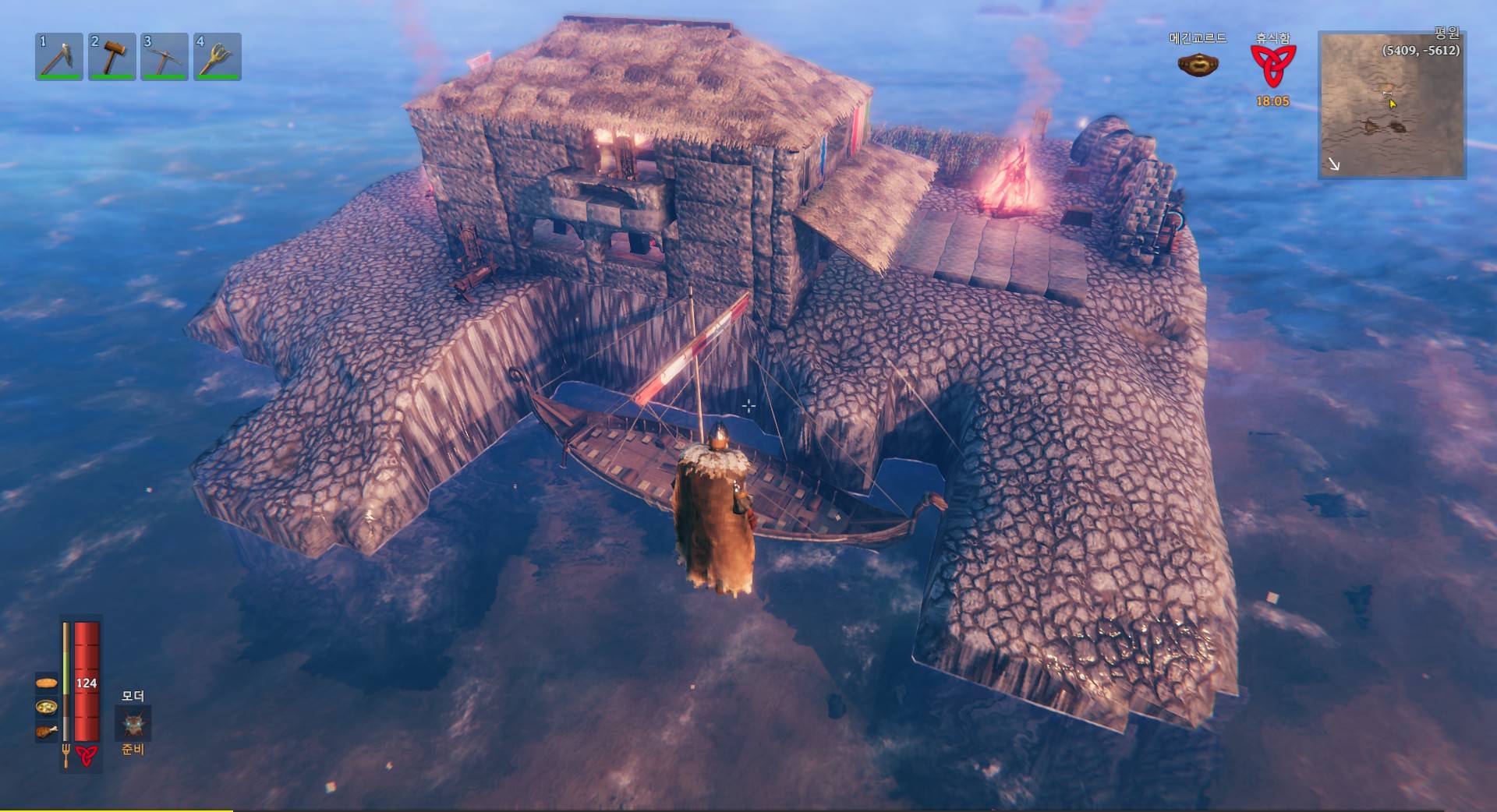Equip the wooden hammer in slot 2

pos(111,56)
